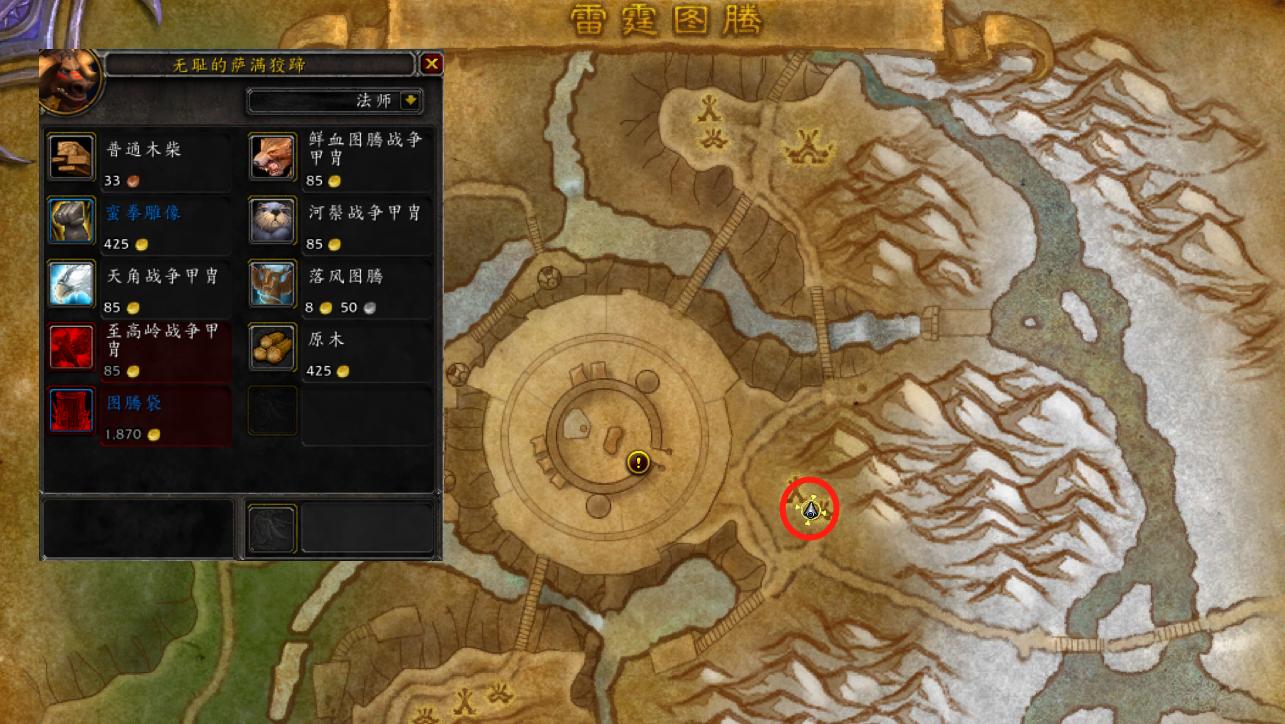Click the 鲜血图腾战争甲胄 hyena icon
Viewport: 1285px width, 724px height.
click(x=271, y=159)
